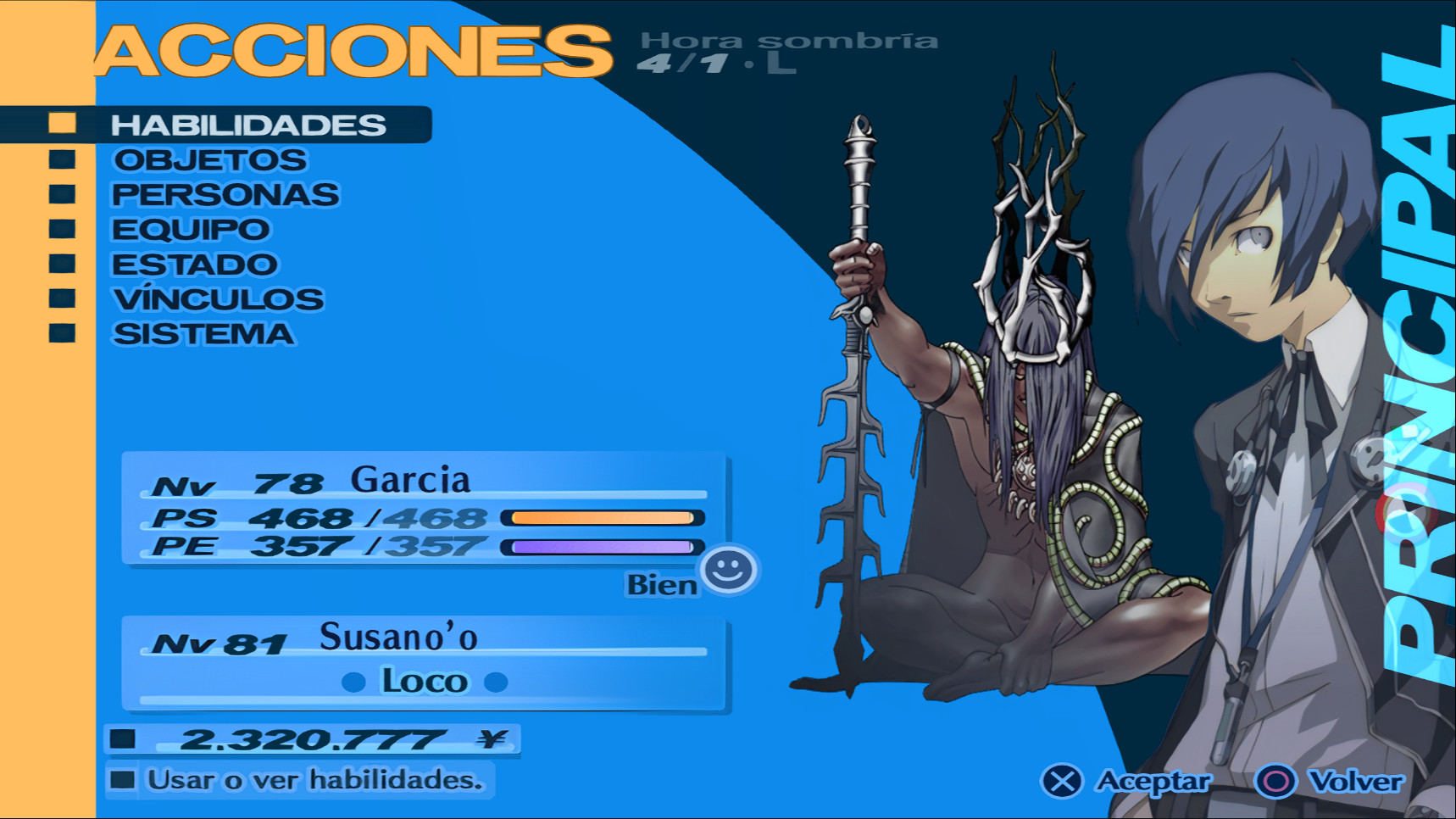Click the square icon next to SISTEMA
Viewport: 1456px width, 819px height.
[x=62, y=332]
